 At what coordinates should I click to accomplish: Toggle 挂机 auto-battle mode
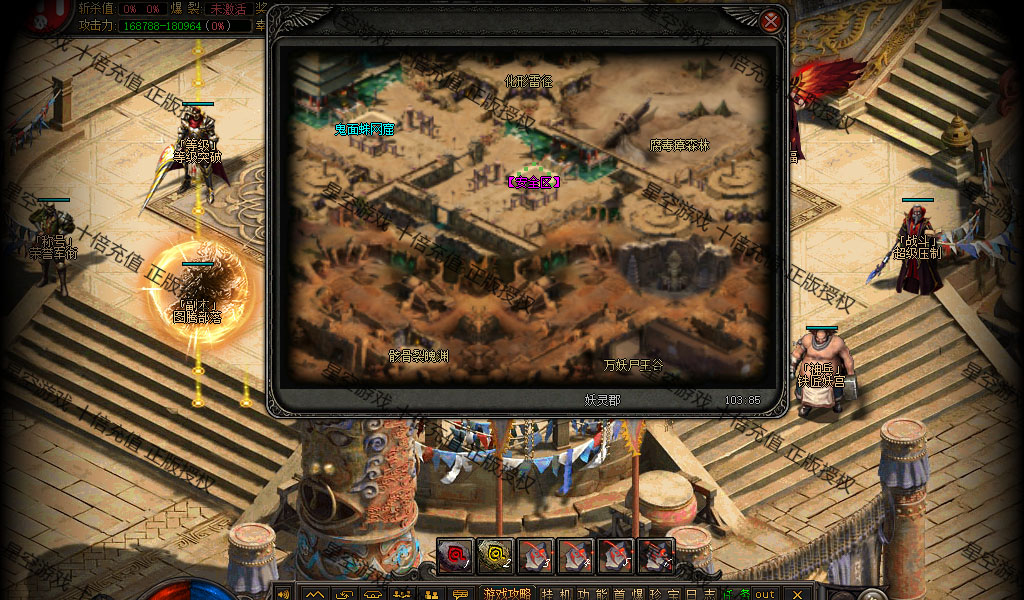559,594
